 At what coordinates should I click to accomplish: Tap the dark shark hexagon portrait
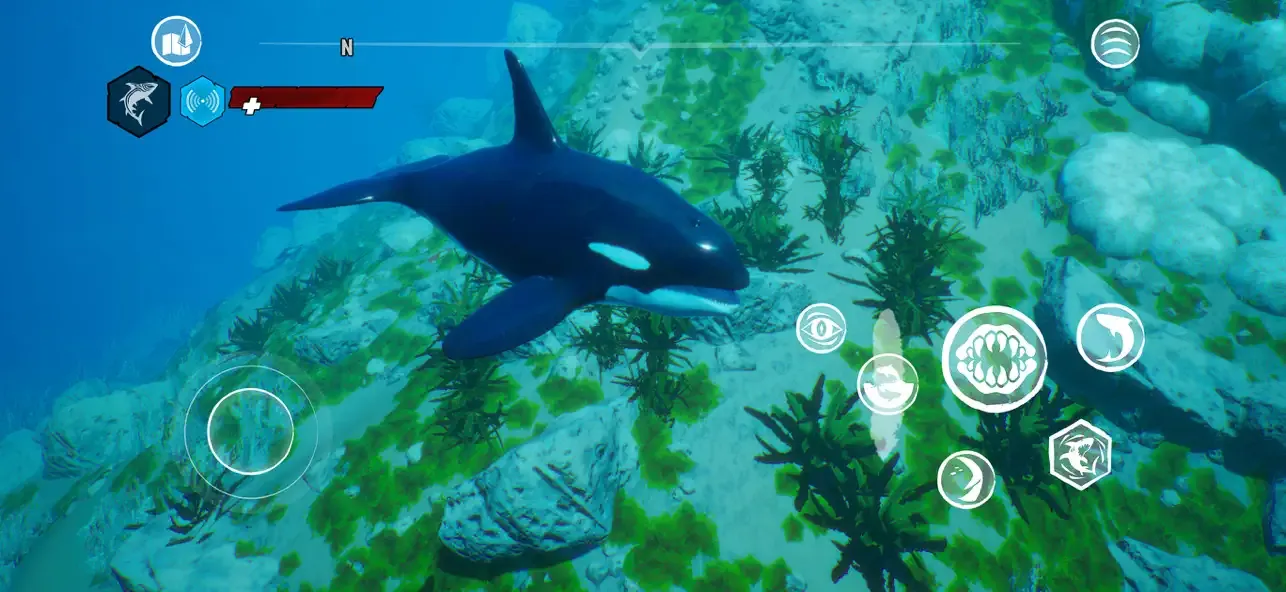(x=139, y=102)
